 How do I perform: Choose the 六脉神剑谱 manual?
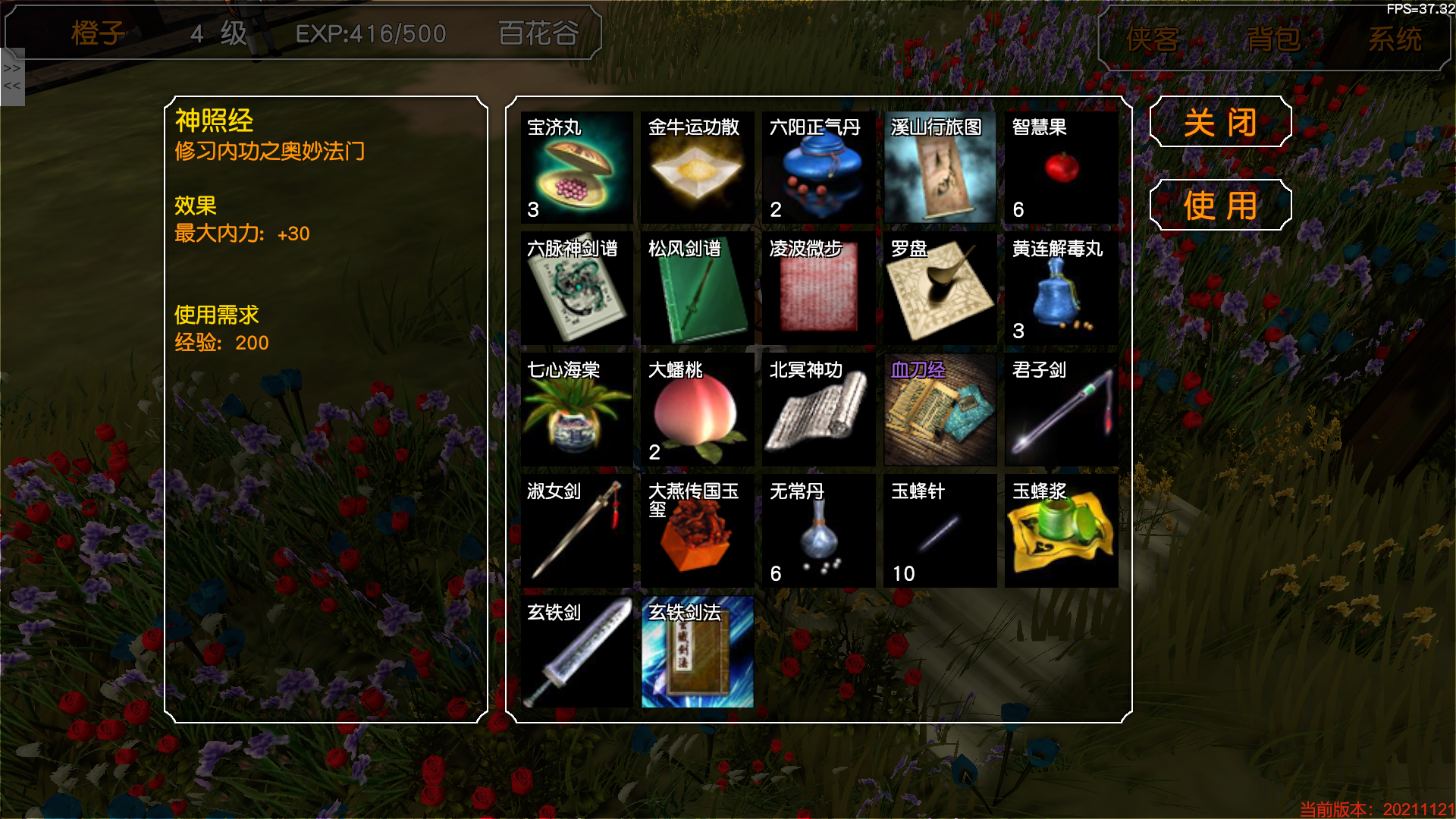pos(576,289)
